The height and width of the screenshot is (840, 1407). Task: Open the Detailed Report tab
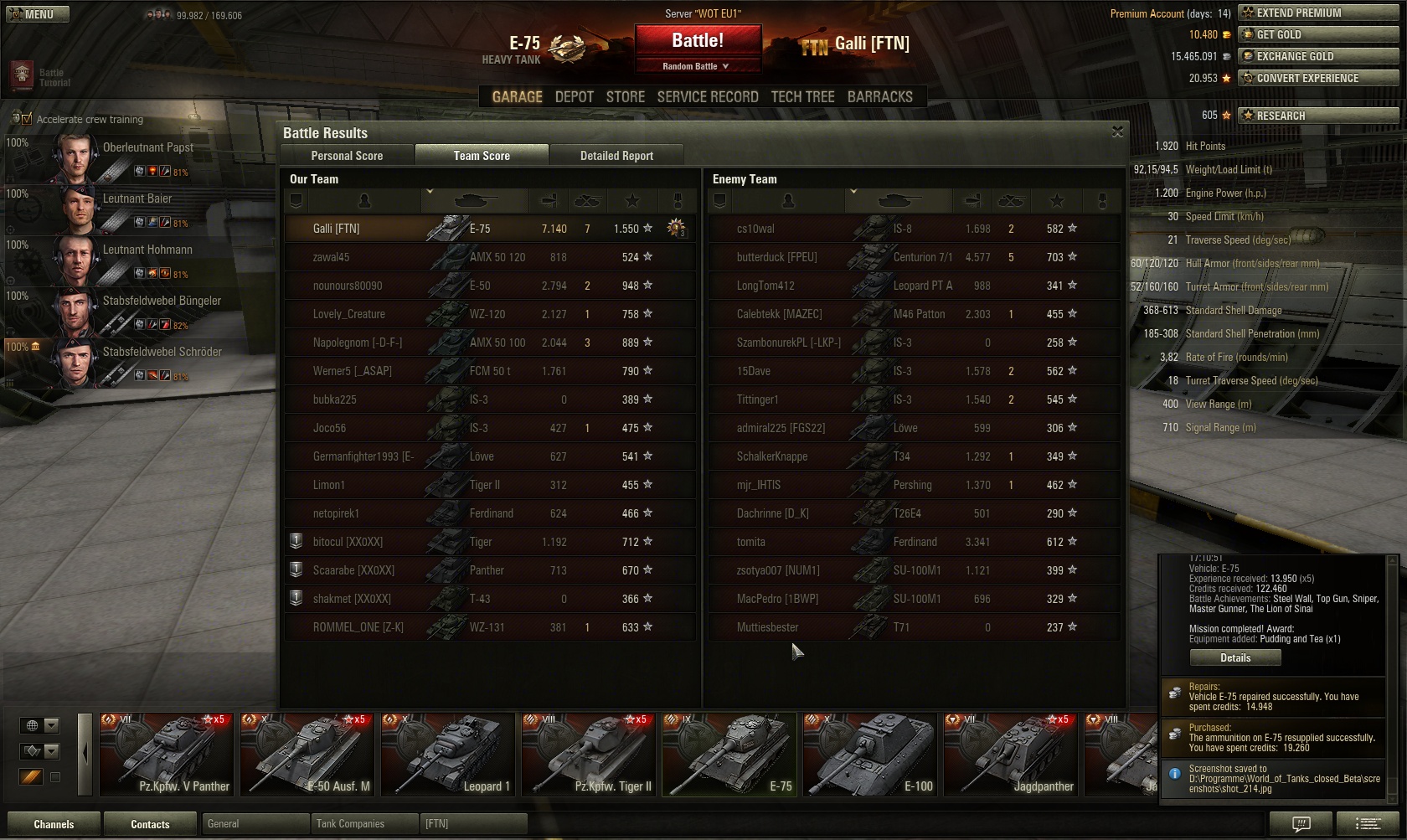tap(616, 156)
